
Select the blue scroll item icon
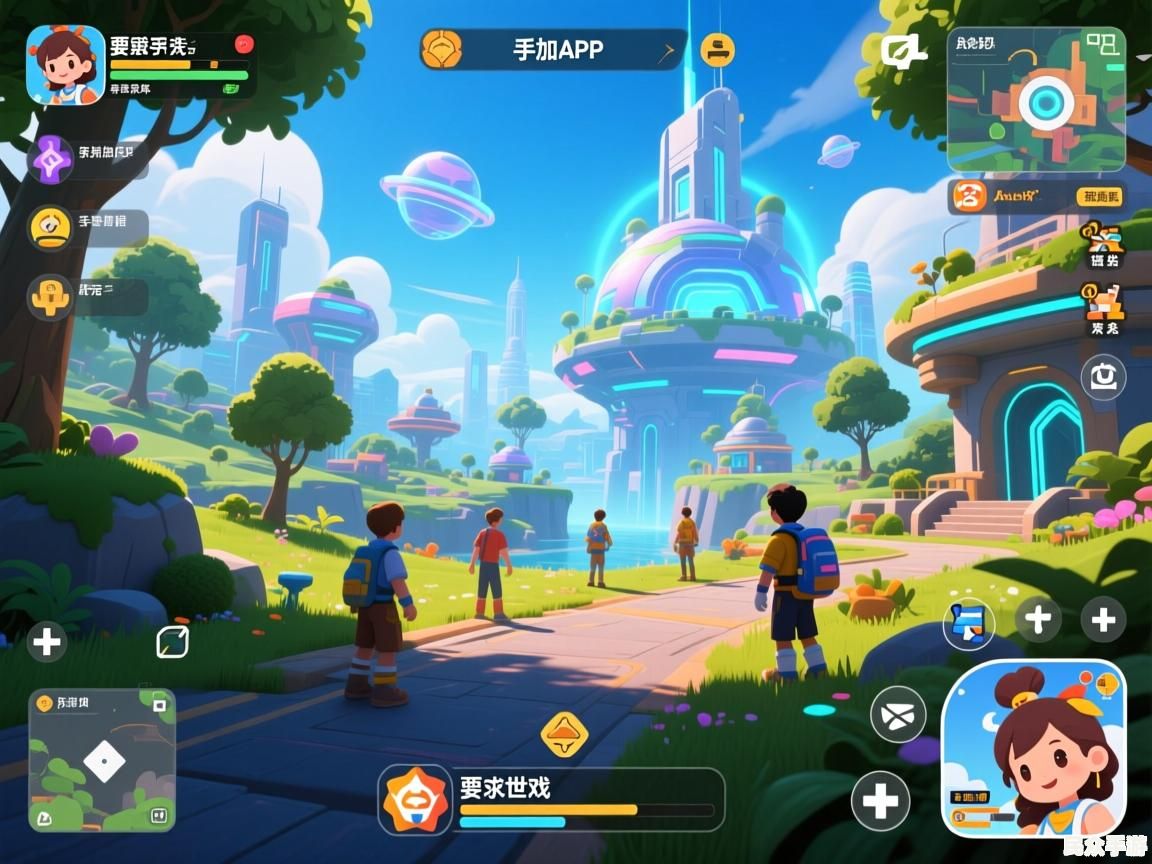coord(968,622)
